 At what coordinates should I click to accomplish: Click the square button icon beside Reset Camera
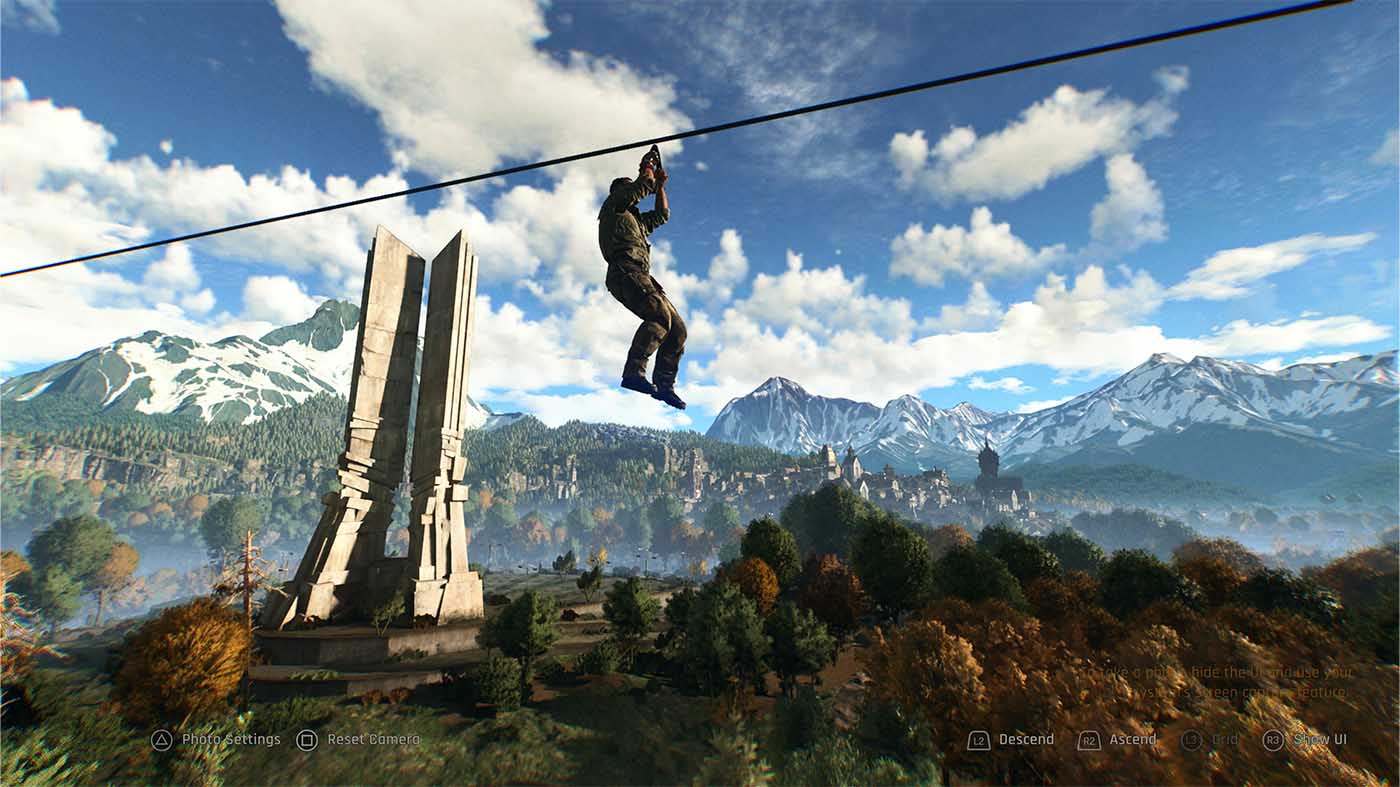click(x=308, y=740)
